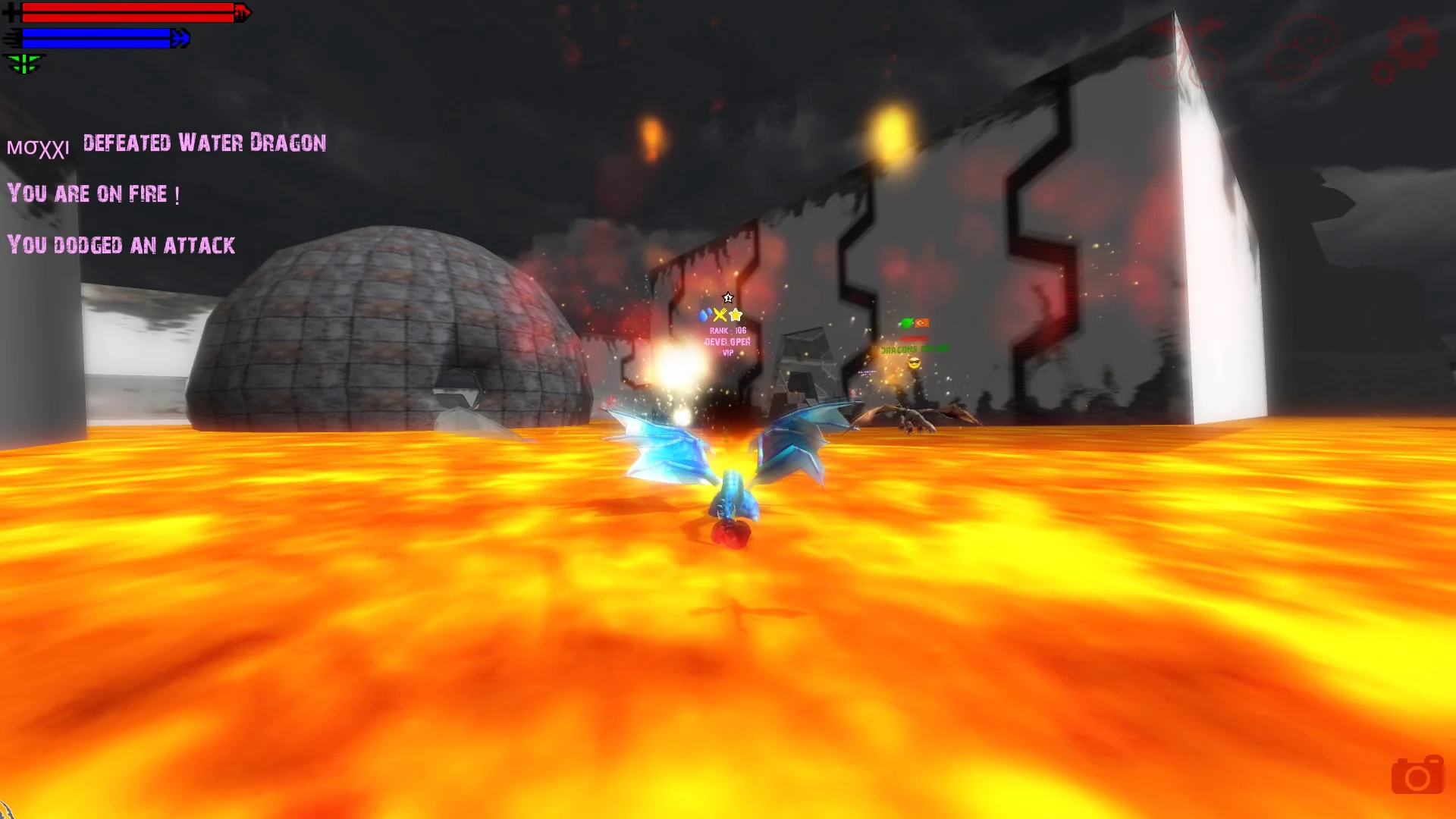Expand the RANK 106 player info card
Screen dimensions: 1456x819
(x=728, y=330)
